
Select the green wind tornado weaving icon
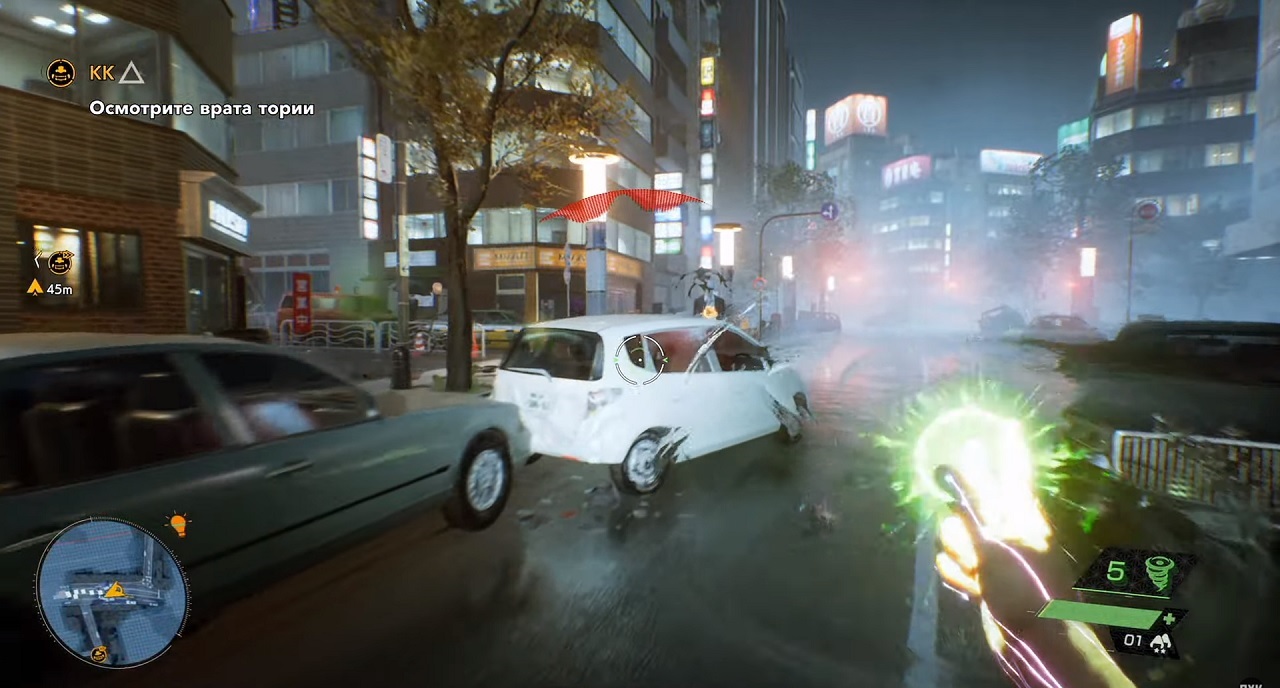pos(1160,572)
